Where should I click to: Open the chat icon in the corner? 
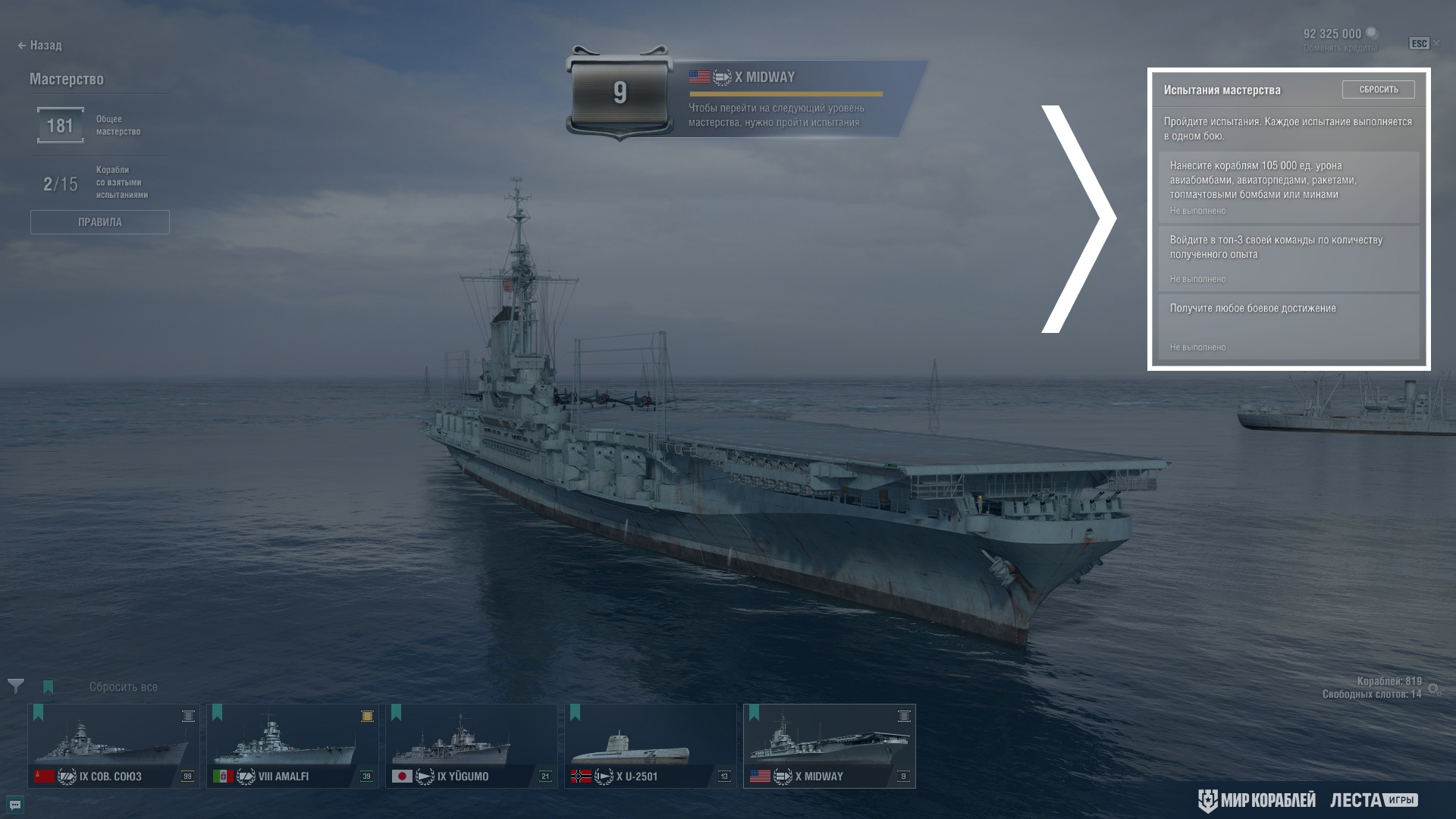[x=15, y=804]
